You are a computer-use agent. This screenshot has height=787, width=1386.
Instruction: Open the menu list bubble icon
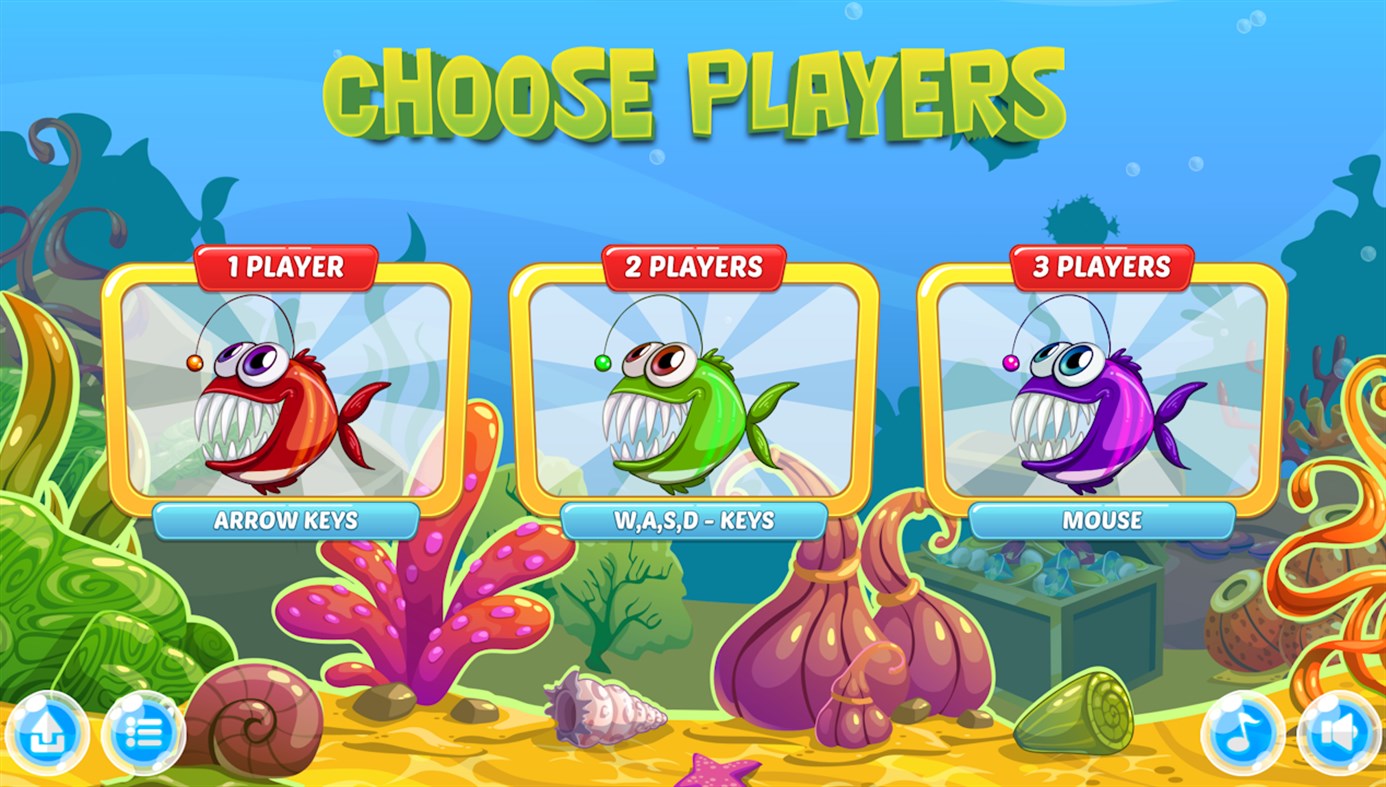point(143,733)
